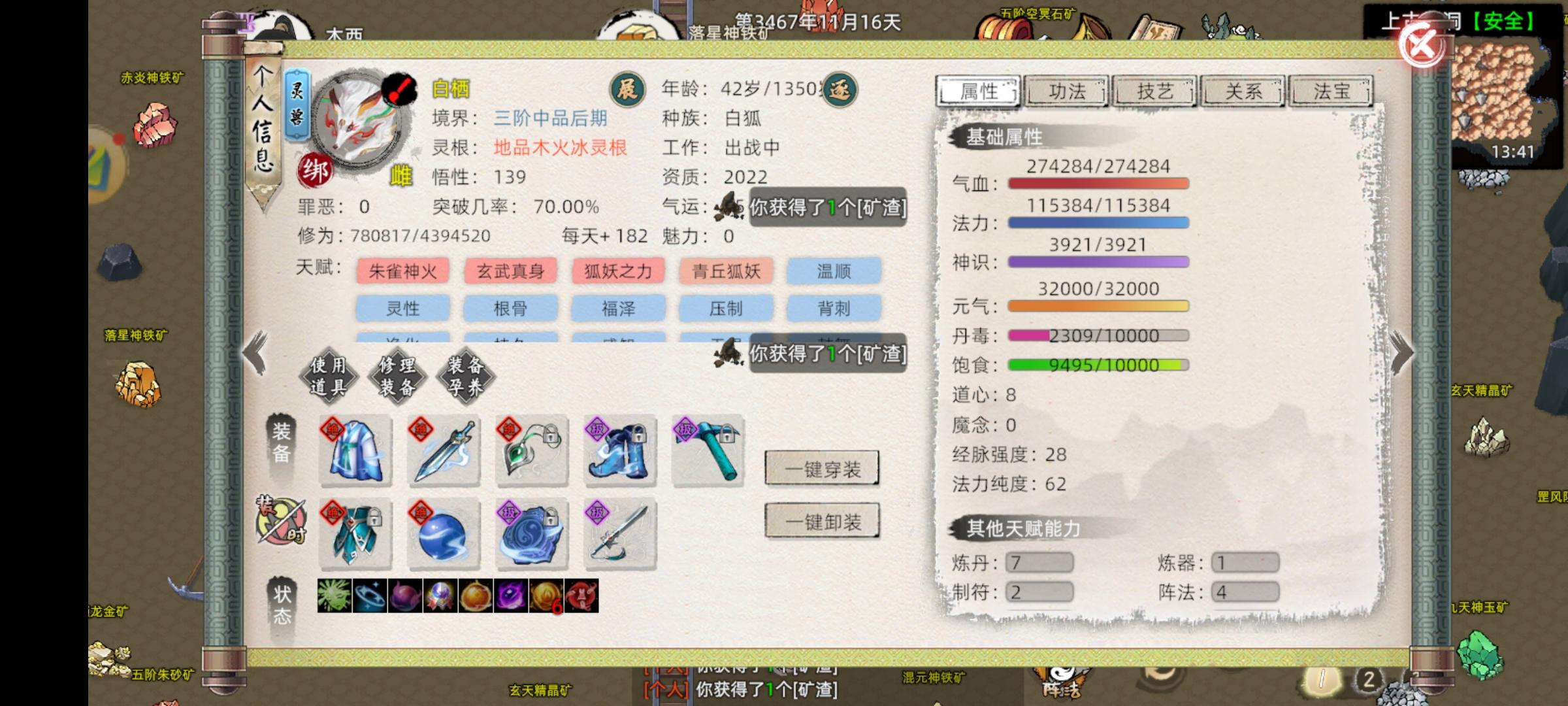Click the green pendant equipment slot
Image resolution: width=1568 pixels, height=706 pixels.
tap(531, 453)
